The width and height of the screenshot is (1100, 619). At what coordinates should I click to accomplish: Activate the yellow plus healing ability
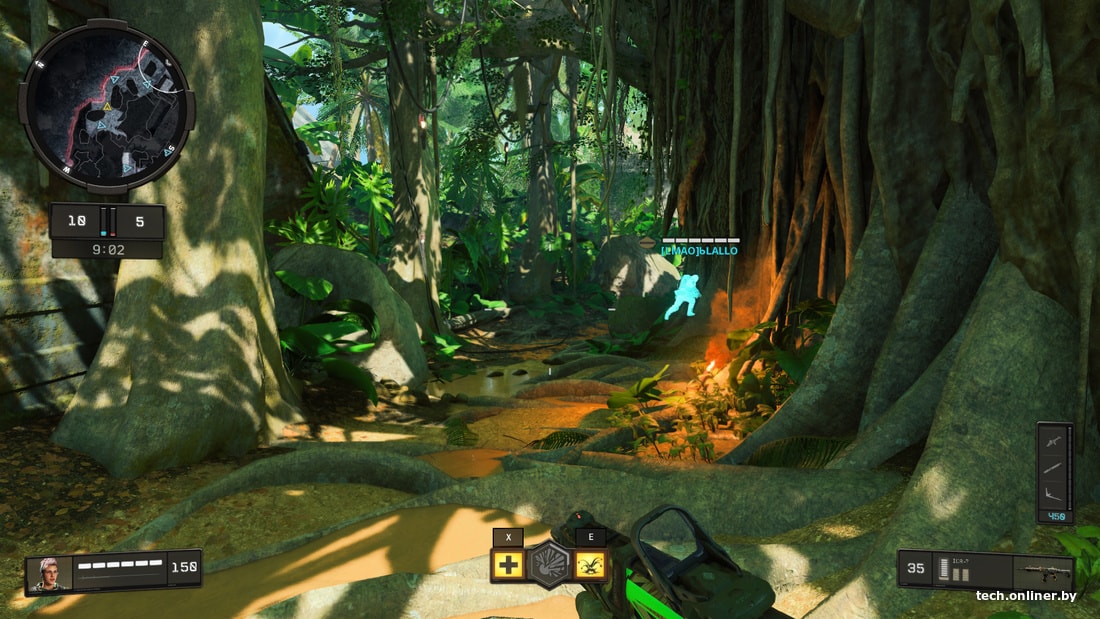coord(508,565)
